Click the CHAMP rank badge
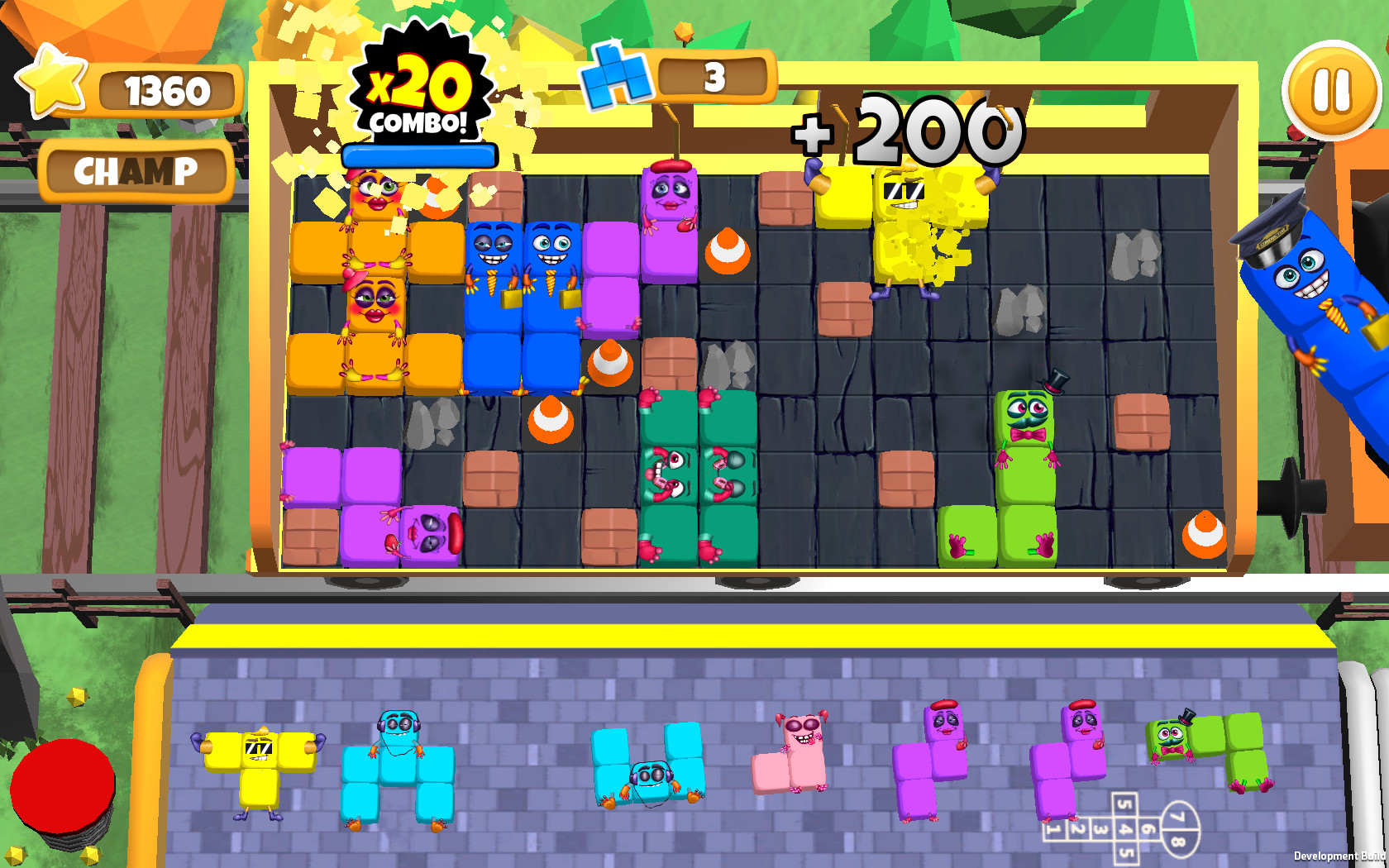Screen dimensions: 1389x868 pyautogui.click(x=135, y=171)
